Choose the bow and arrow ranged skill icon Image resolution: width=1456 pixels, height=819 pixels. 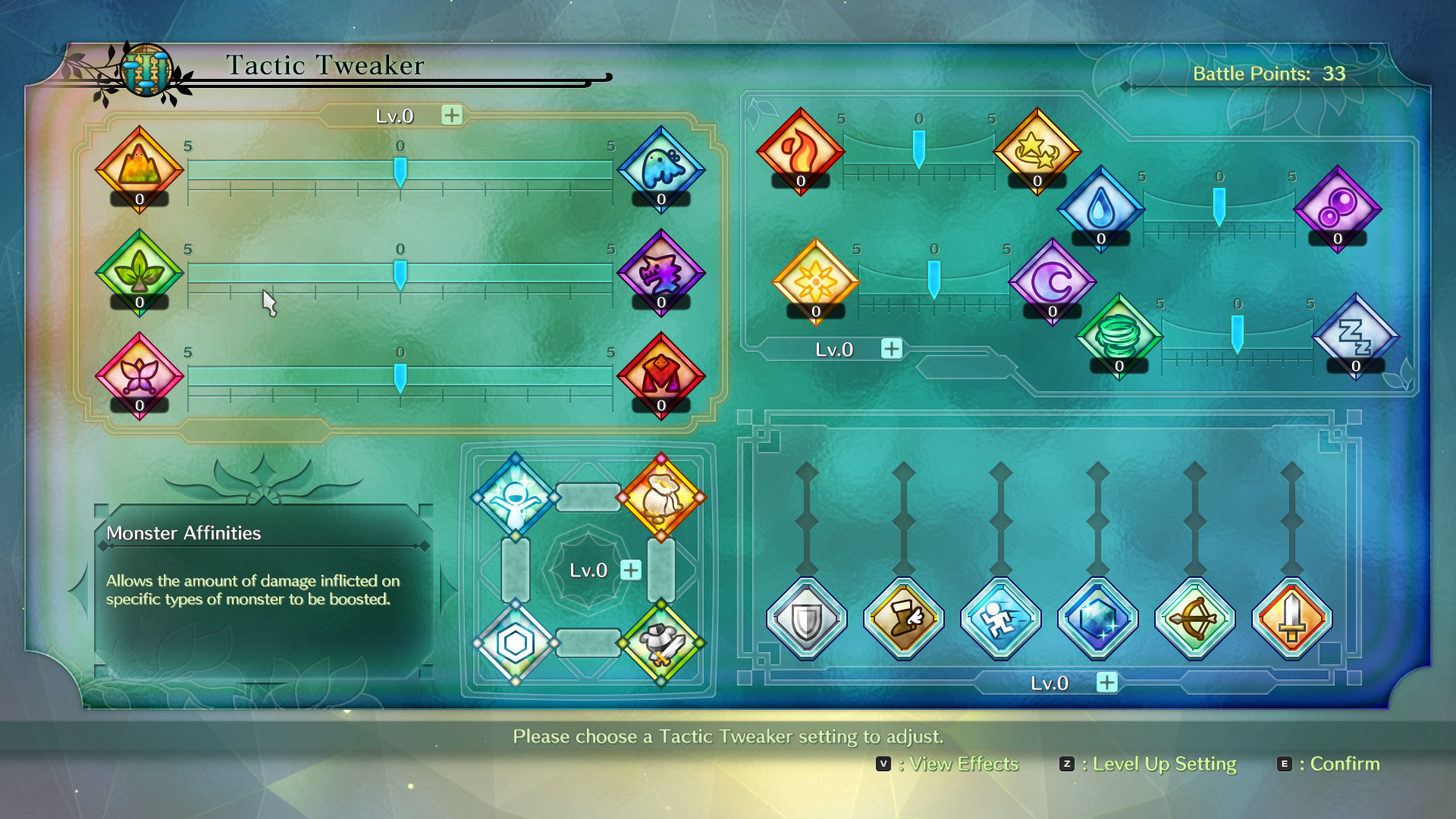point(1195,619)
